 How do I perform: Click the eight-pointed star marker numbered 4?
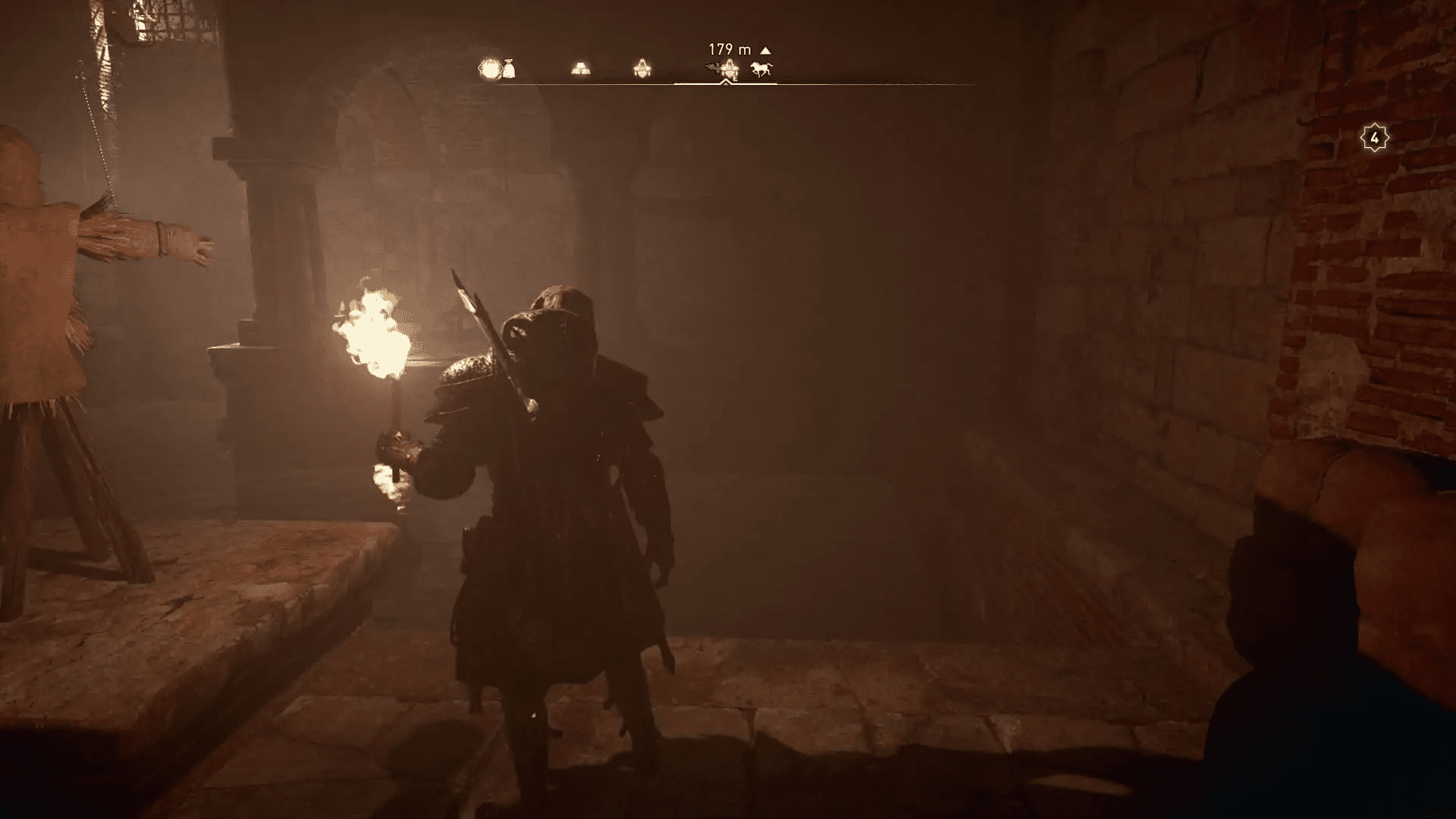tap(1374, 137)
